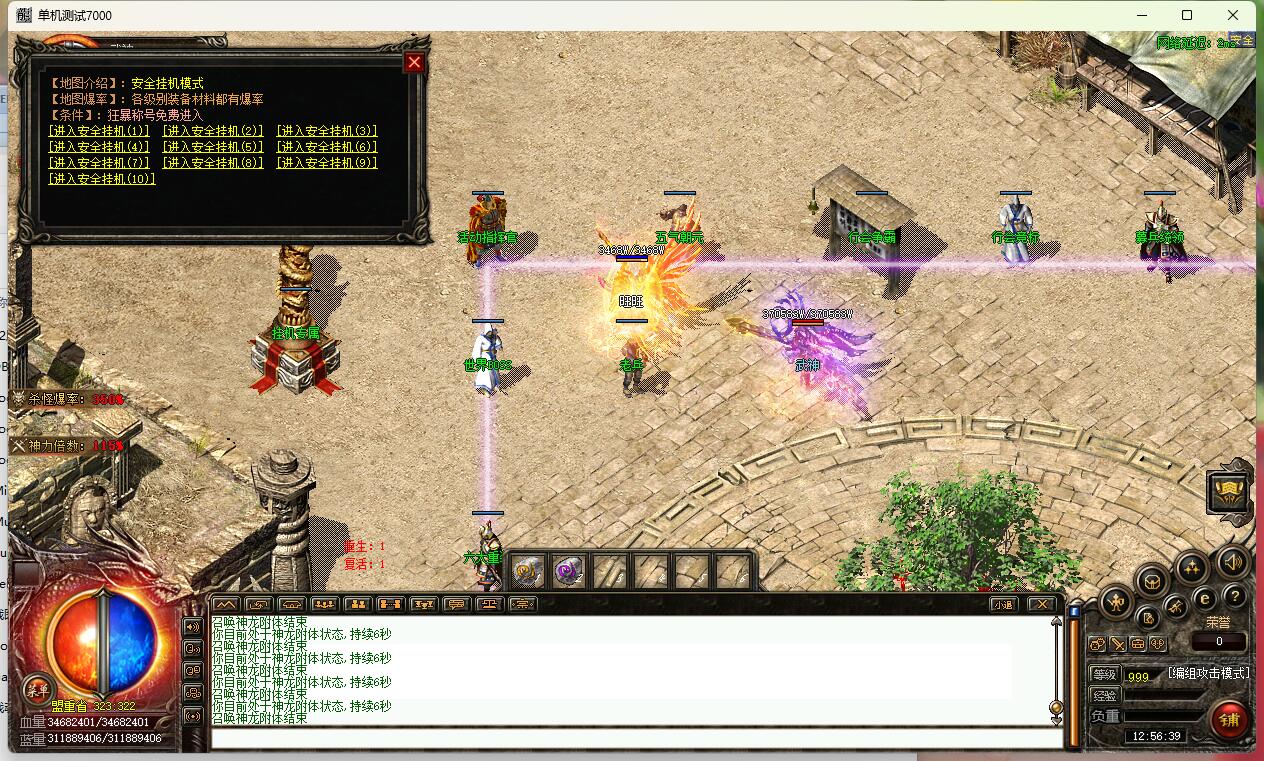The height and width of the screenshot is (761, 1264).
Task: Click the 小退 logout button
Action: click(x=1003, y=604)
